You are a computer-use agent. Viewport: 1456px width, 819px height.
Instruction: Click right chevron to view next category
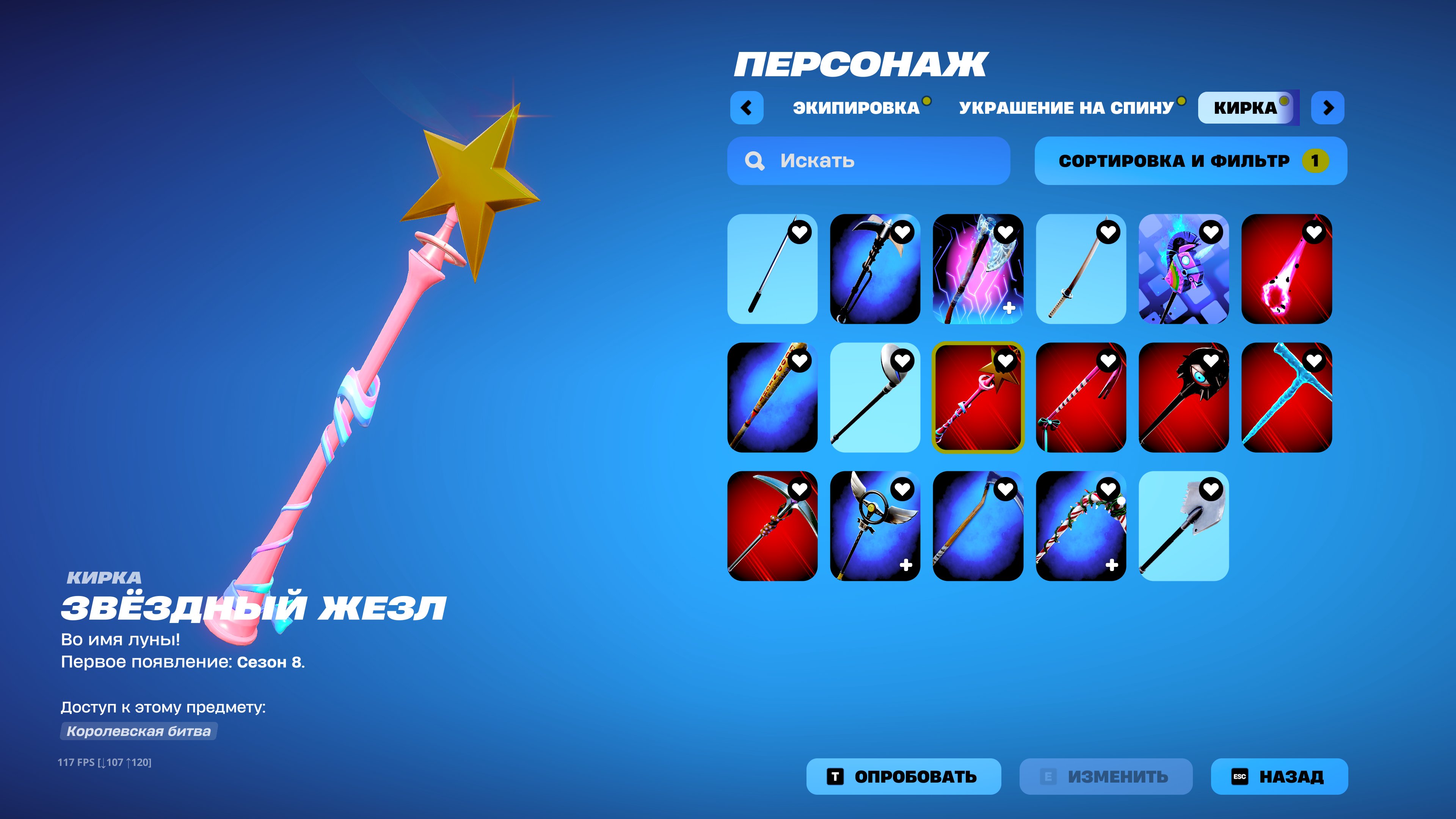[x=1328, y=108]
